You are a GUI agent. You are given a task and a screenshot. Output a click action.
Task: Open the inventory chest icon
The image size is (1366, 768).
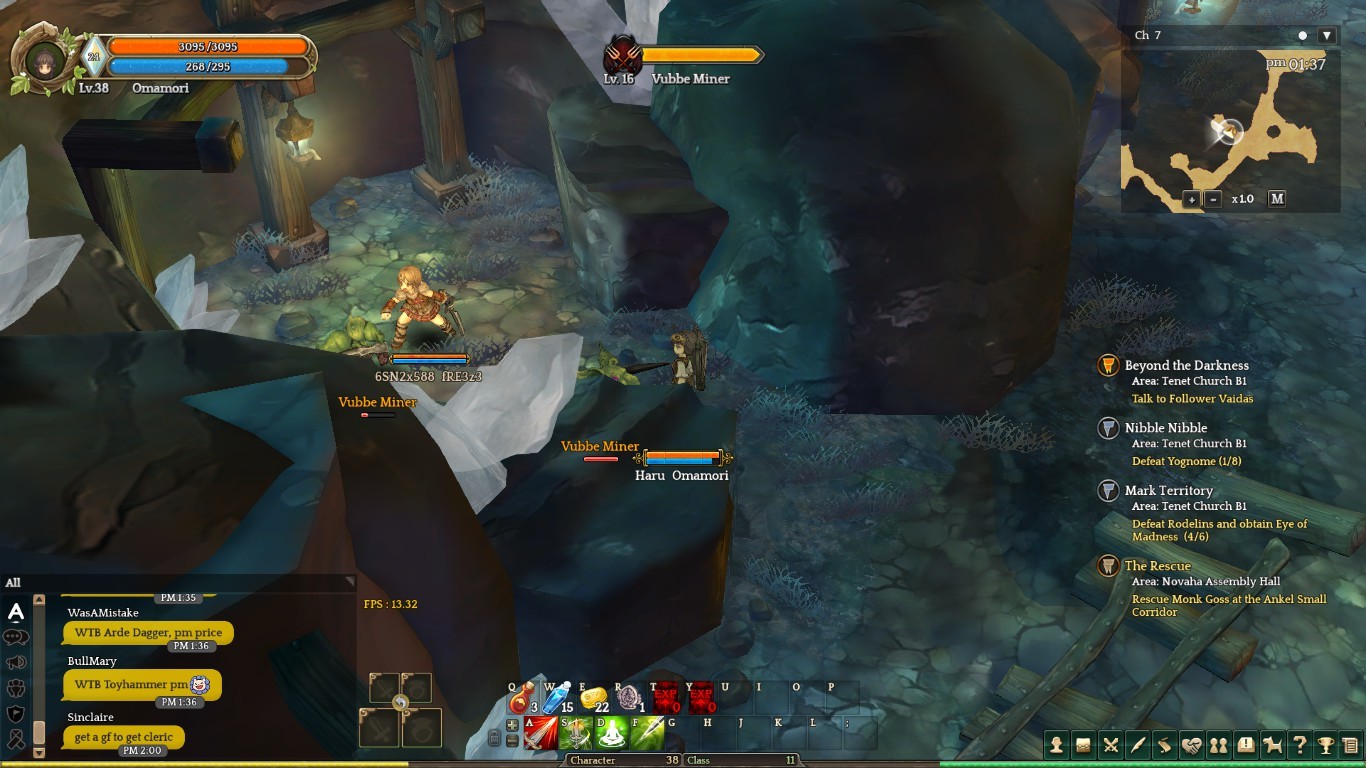point(1083,745)
